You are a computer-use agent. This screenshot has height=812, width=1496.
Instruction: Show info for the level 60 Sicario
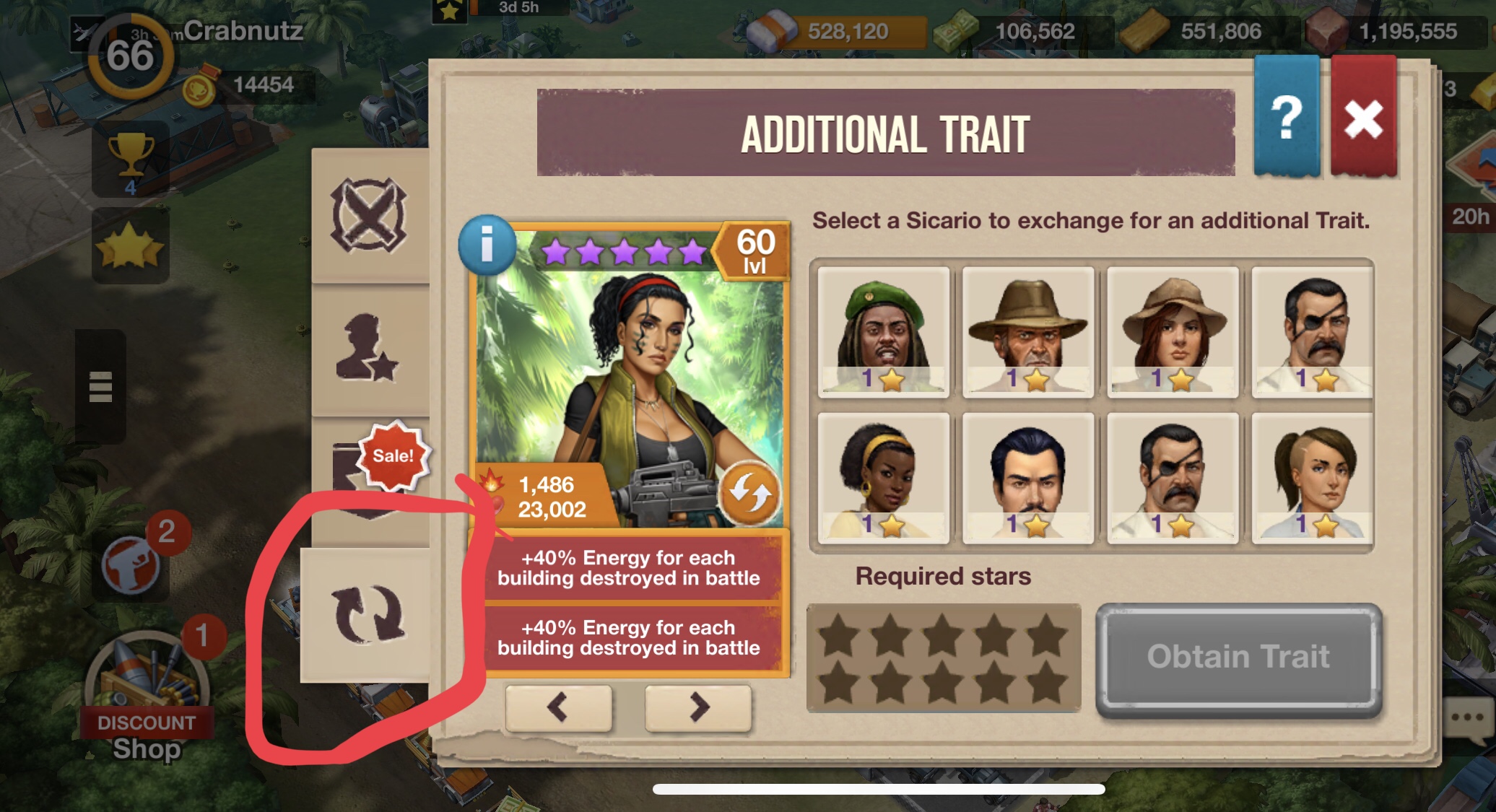pos(487,245)
